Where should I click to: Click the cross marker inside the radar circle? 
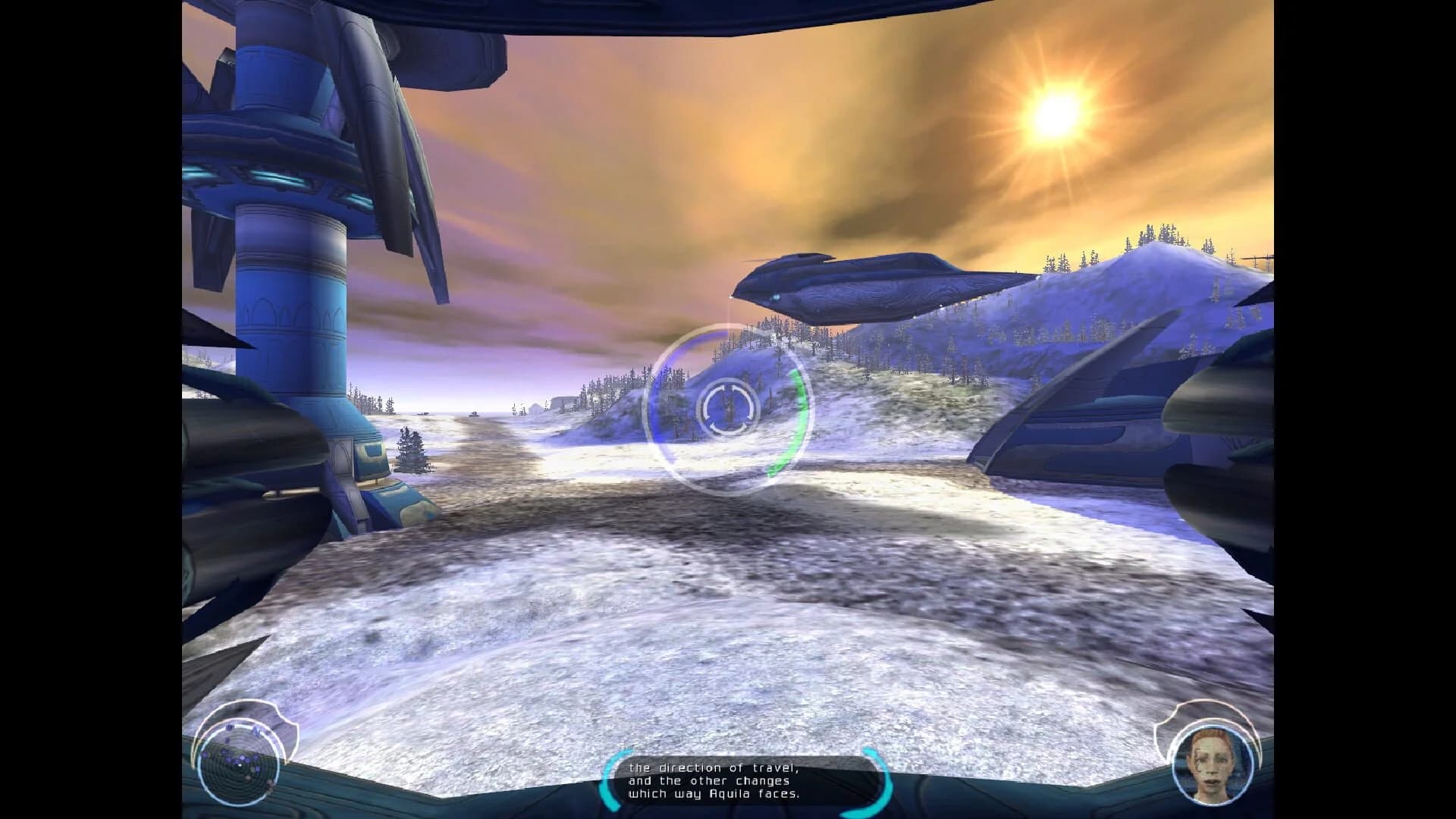(x=223, y=752)
